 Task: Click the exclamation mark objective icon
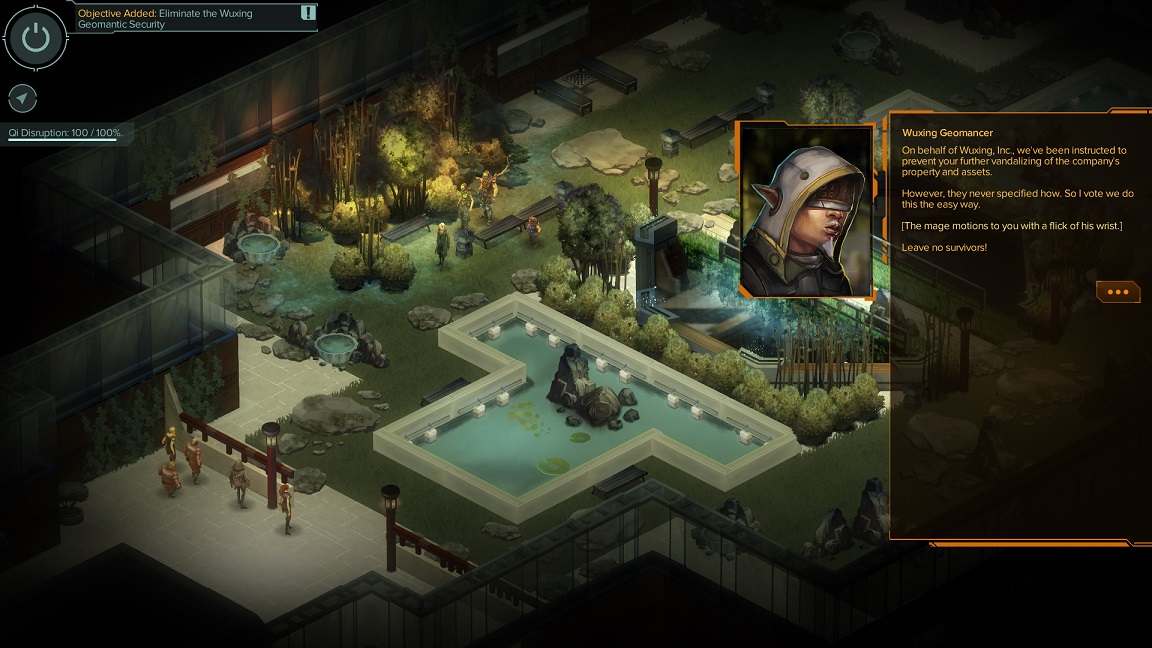coord(308,13)
